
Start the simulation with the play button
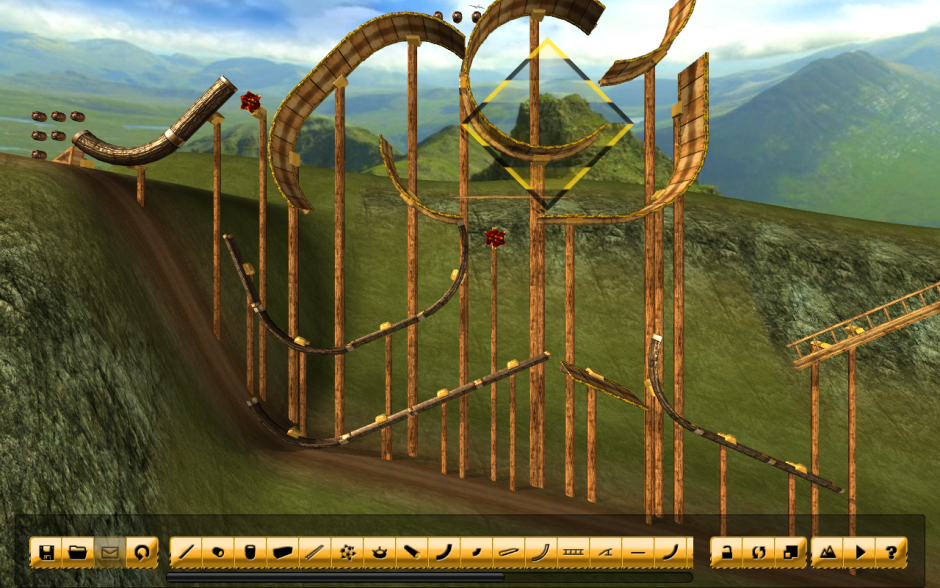coord(860,551)
